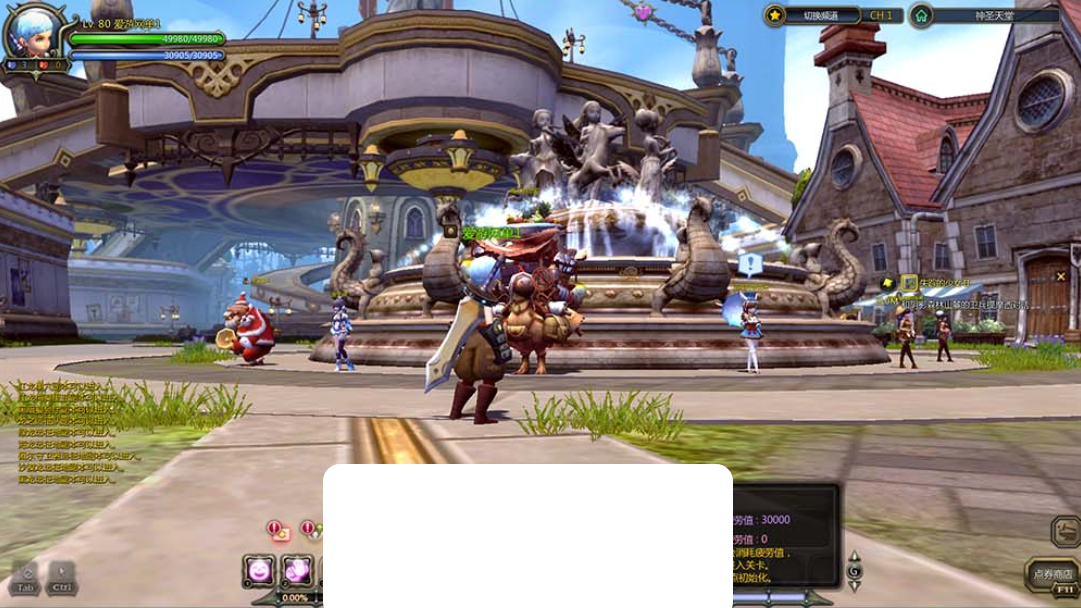Click the down arrow below the G switcher
The image size is (1081, 608).
[x=854, y=586]
